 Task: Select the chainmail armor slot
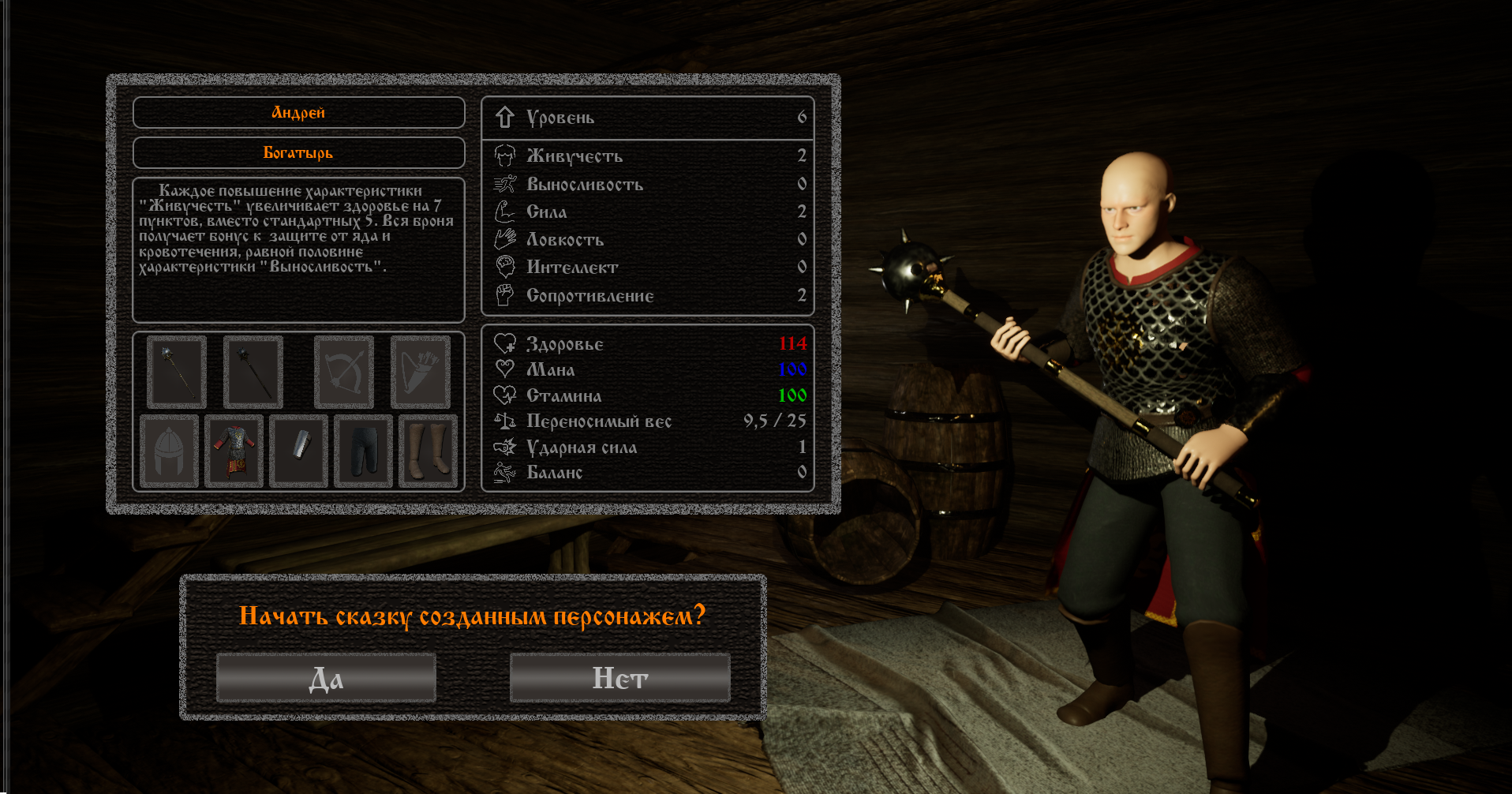[x=234, y=451]
